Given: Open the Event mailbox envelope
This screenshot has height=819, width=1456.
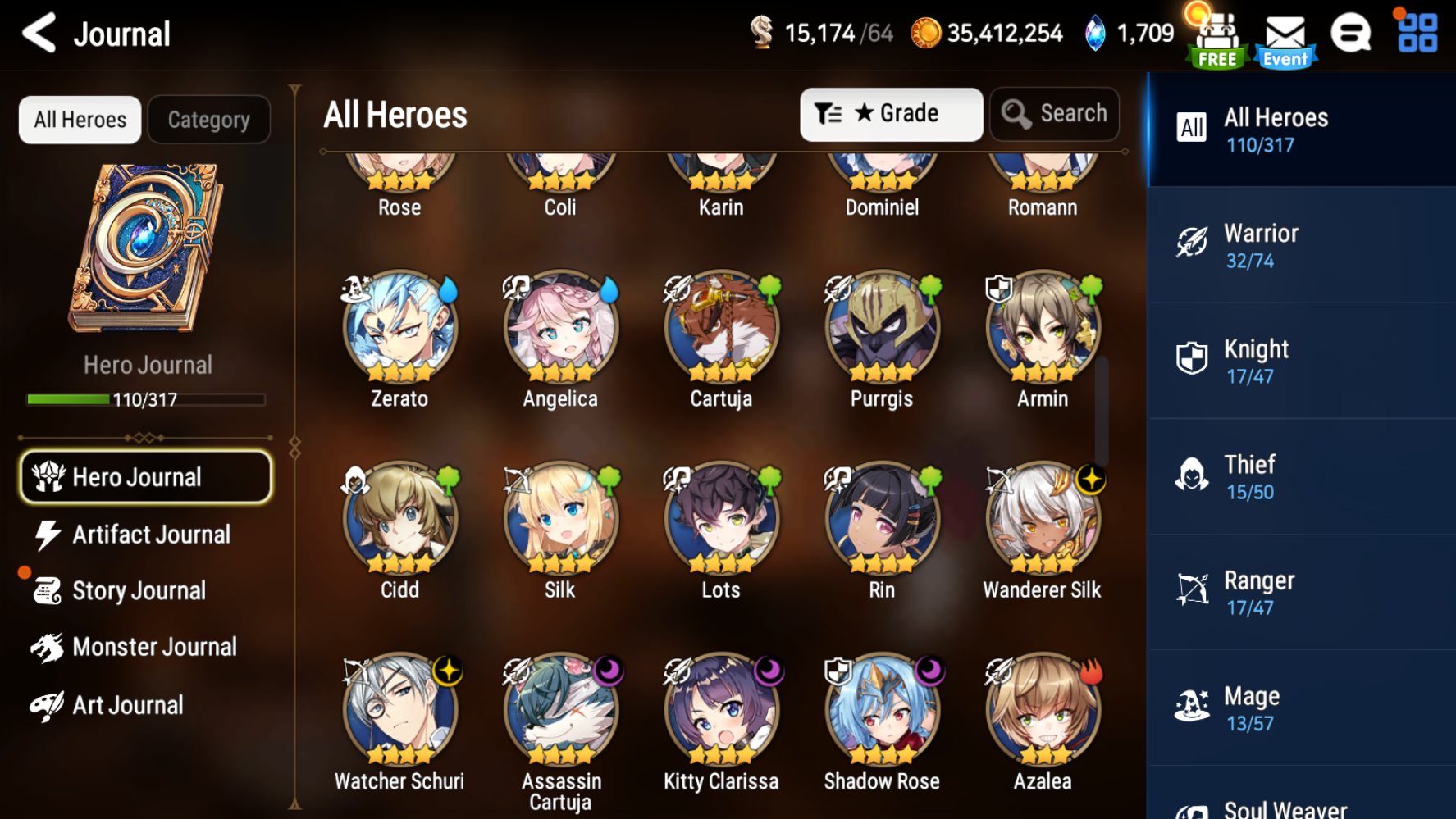Looking at the screenshot, I should 1285,34.
